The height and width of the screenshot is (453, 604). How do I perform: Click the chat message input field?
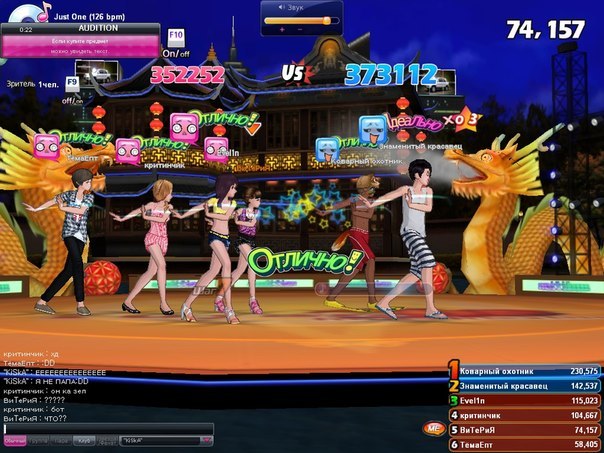107,428
